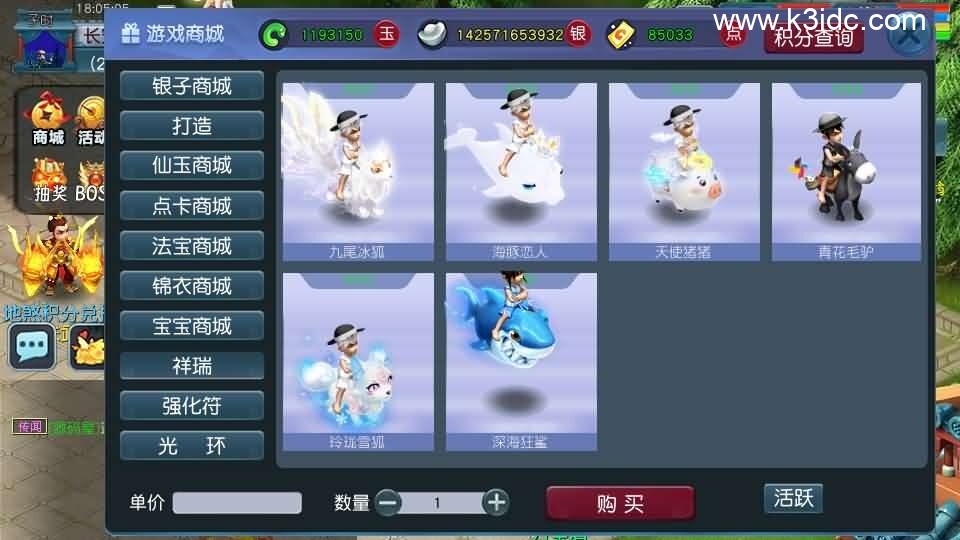Increase purchase quantity with the plus button
This screenshot has height=540, width=960.
click(x=496, y=502)
